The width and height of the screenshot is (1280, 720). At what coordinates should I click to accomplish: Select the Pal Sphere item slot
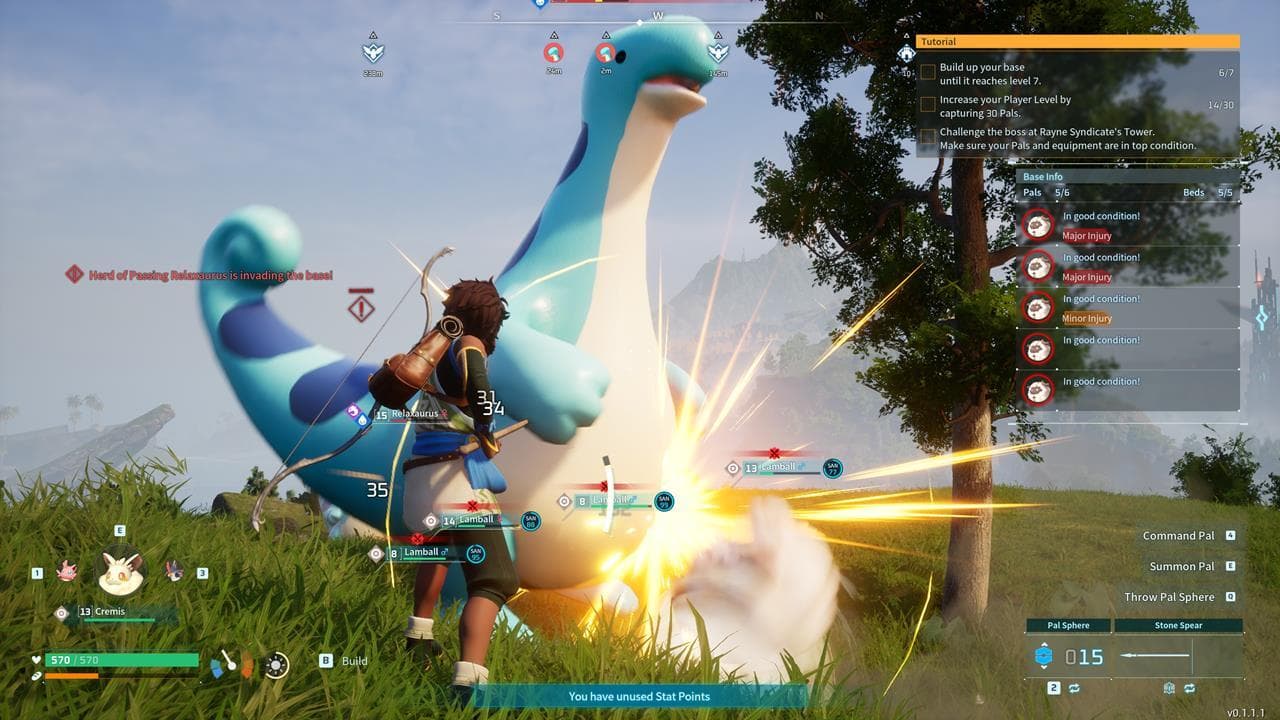(1068, 657)
